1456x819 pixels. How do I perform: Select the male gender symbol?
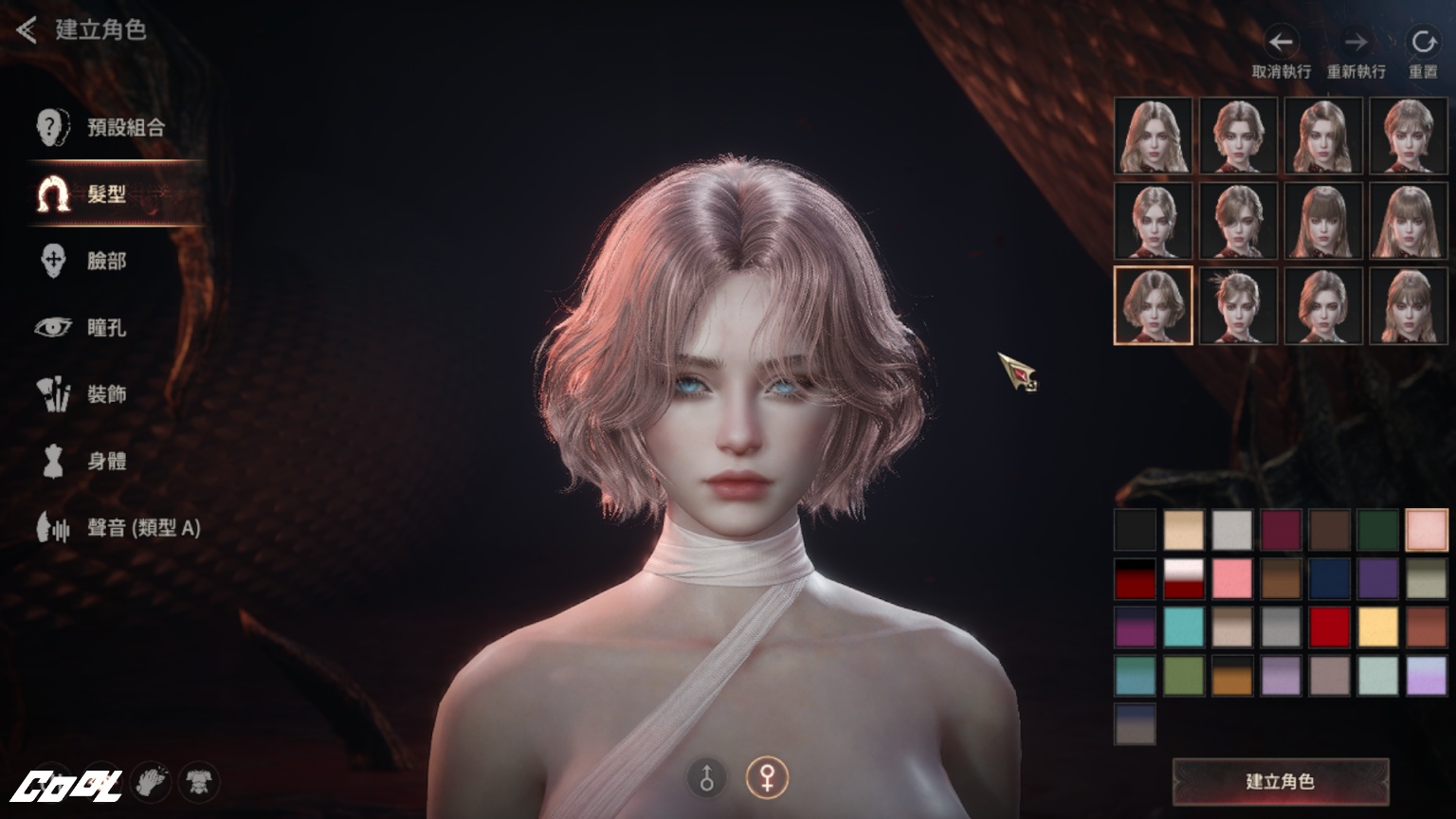[706, 778]
